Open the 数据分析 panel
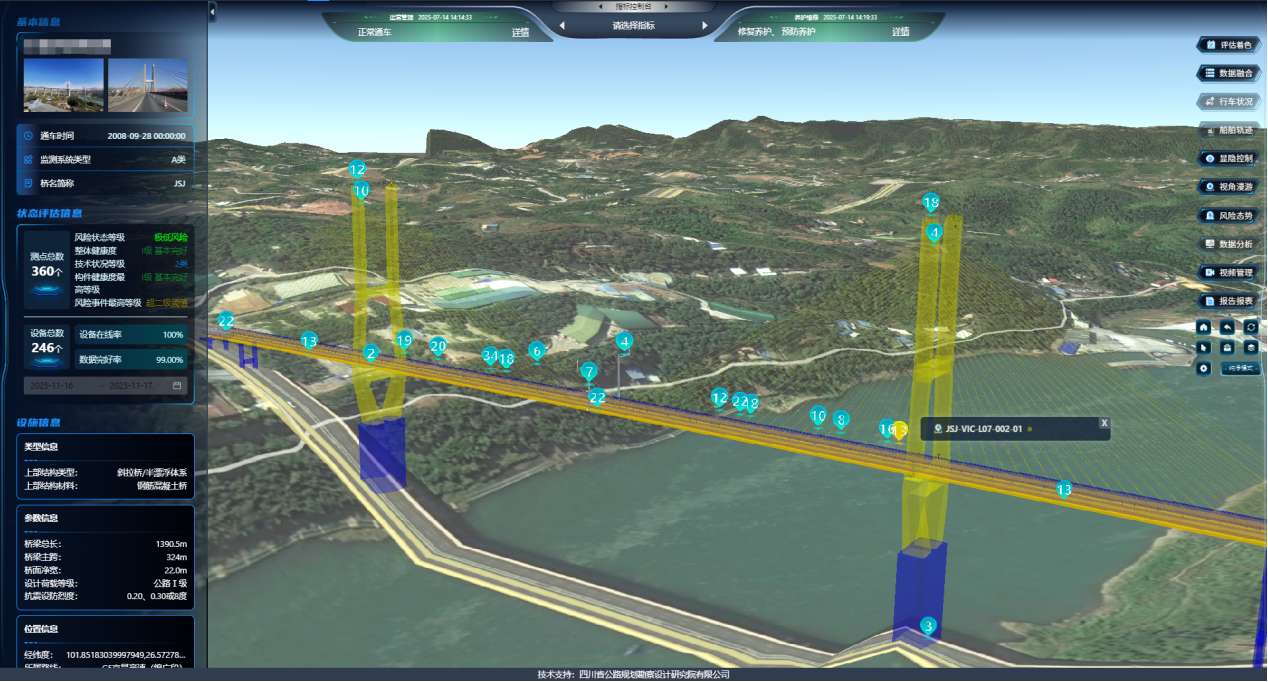Viewport: 1268px width, 682px height. coord(1229,244)
